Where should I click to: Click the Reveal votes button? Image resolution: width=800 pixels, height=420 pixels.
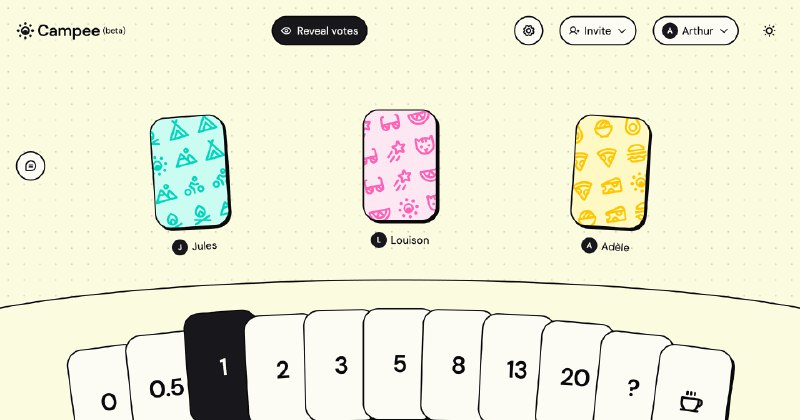point(319,31)
